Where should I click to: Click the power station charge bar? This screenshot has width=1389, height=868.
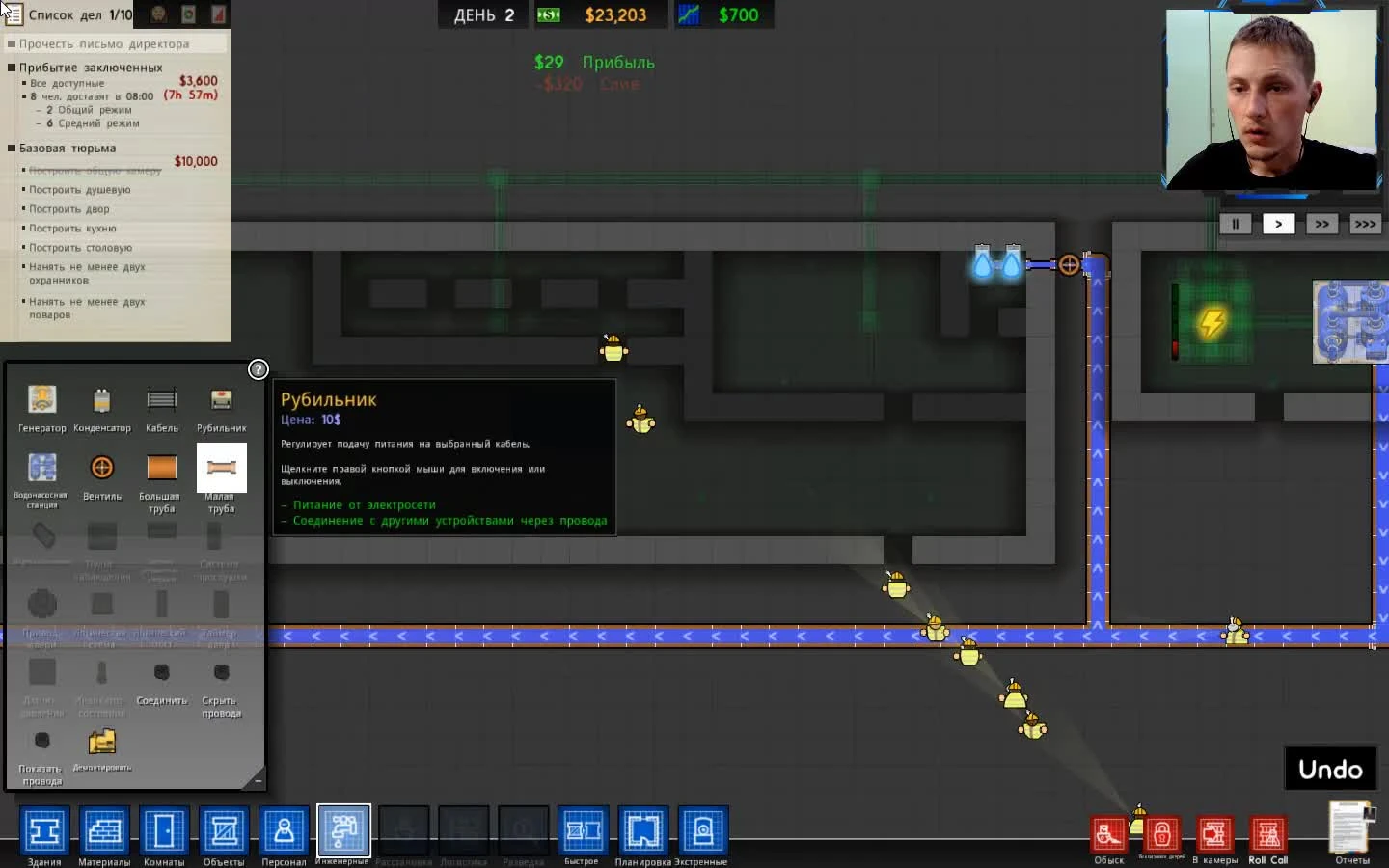(x=1175, y=323)
